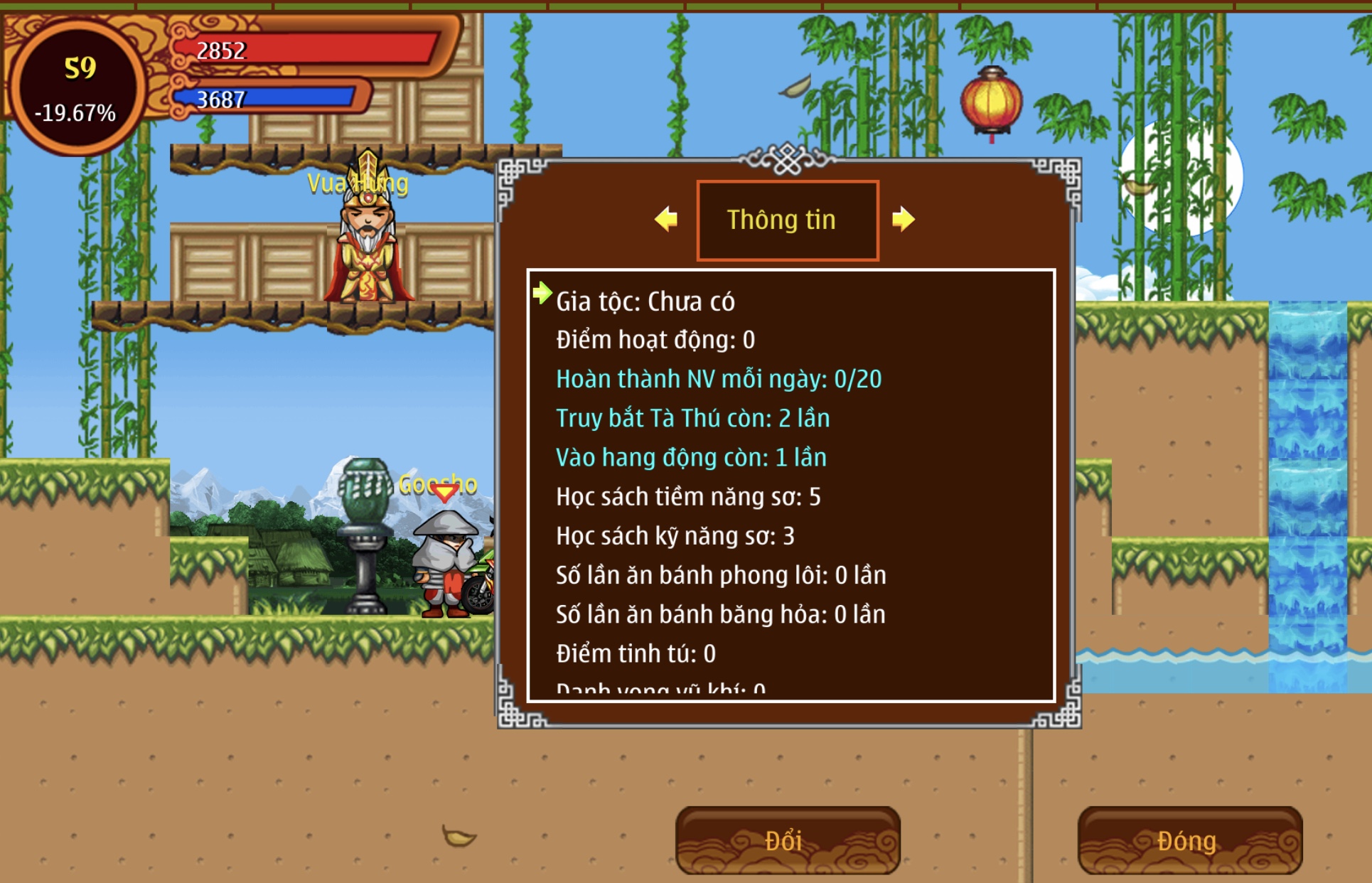Screen dimensions: 1372x883
Task: Pick the bánh phong lôi count row
Action: (x=721, y=574)
